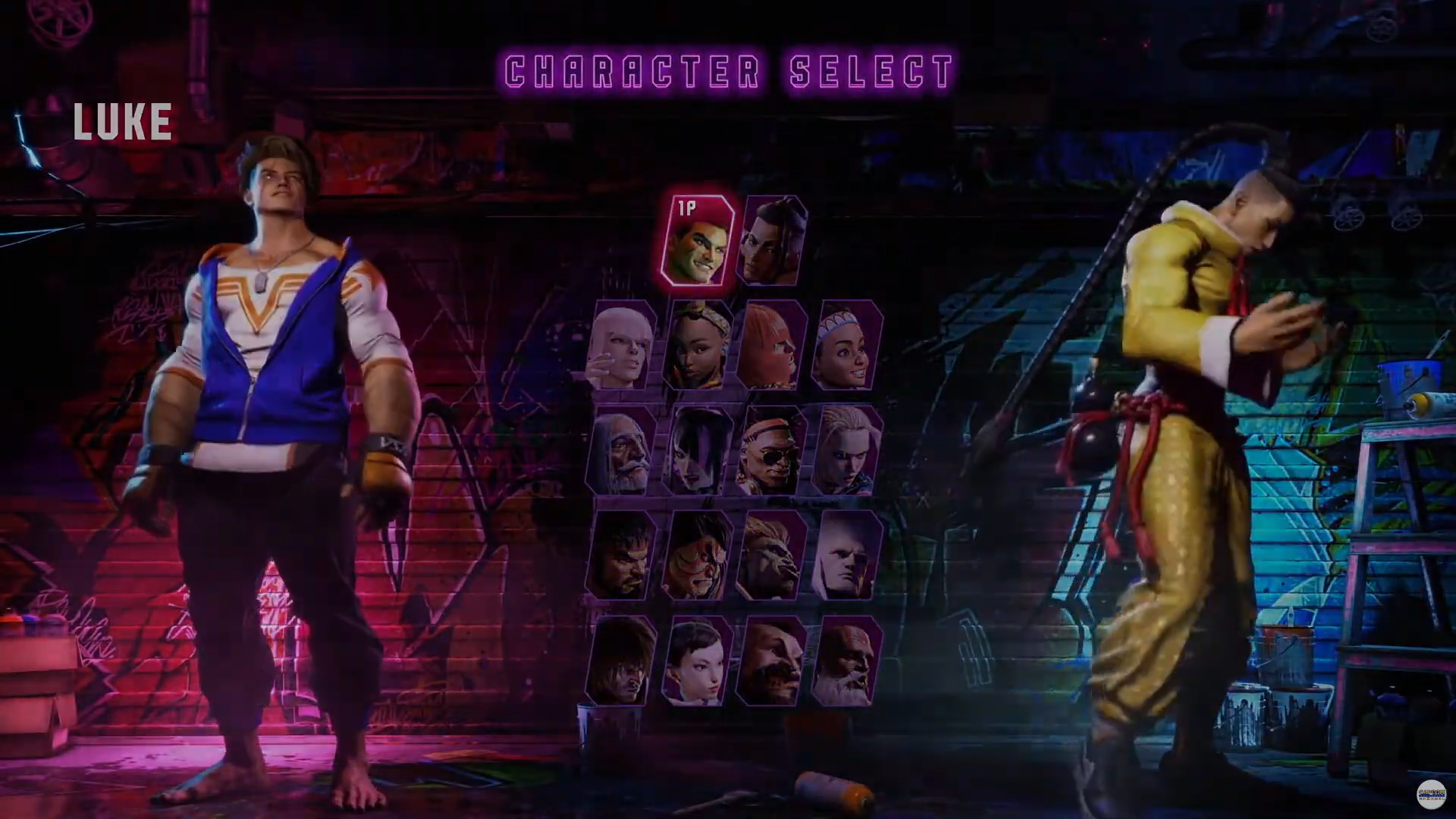The image size is (1456, 819).
Task: Select Luke's highlighted 1P portrait
Action: click(x=698, y=241)
